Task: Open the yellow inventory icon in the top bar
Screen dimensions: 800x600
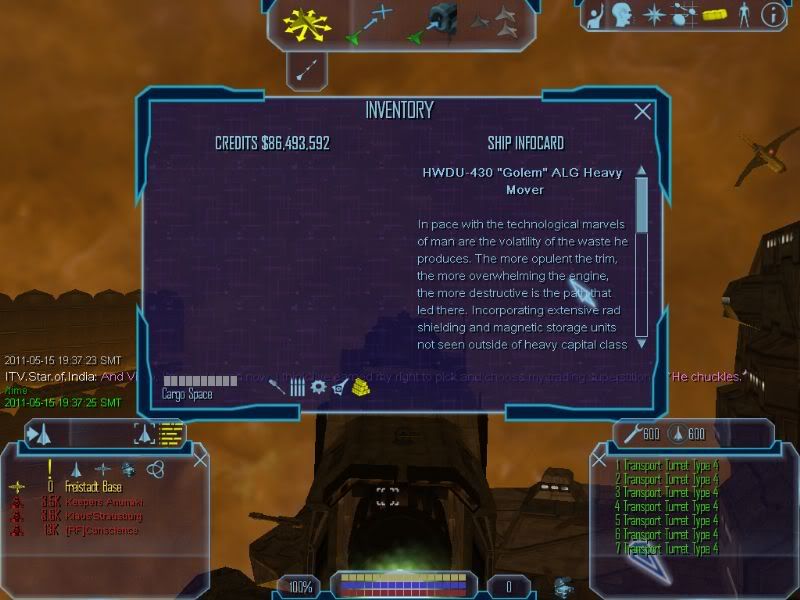Action: click(x=713, y=15)
